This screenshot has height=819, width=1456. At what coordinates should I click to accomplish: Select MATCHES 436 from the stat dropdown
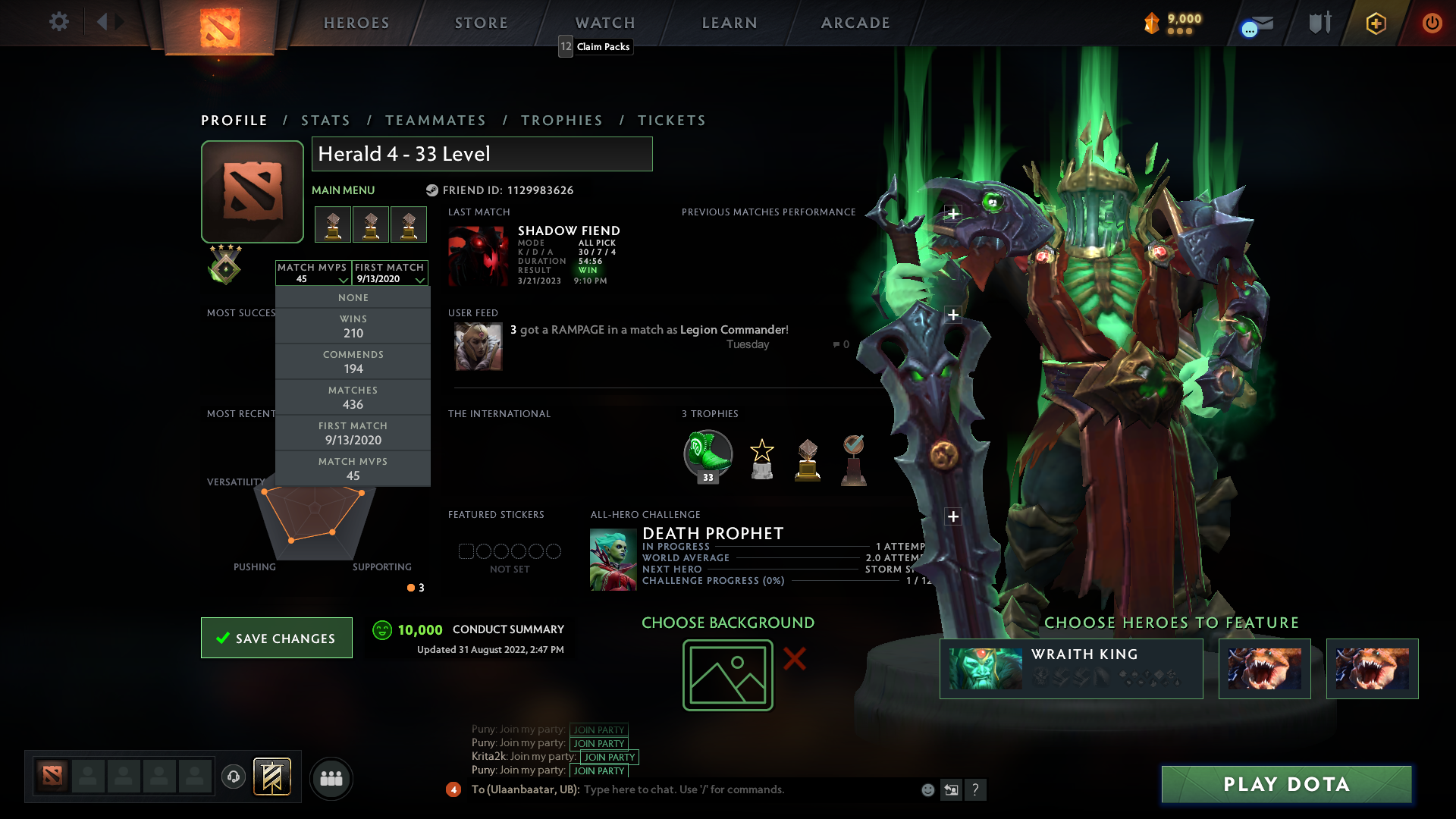pyautogui.click(x=353, y=397)
